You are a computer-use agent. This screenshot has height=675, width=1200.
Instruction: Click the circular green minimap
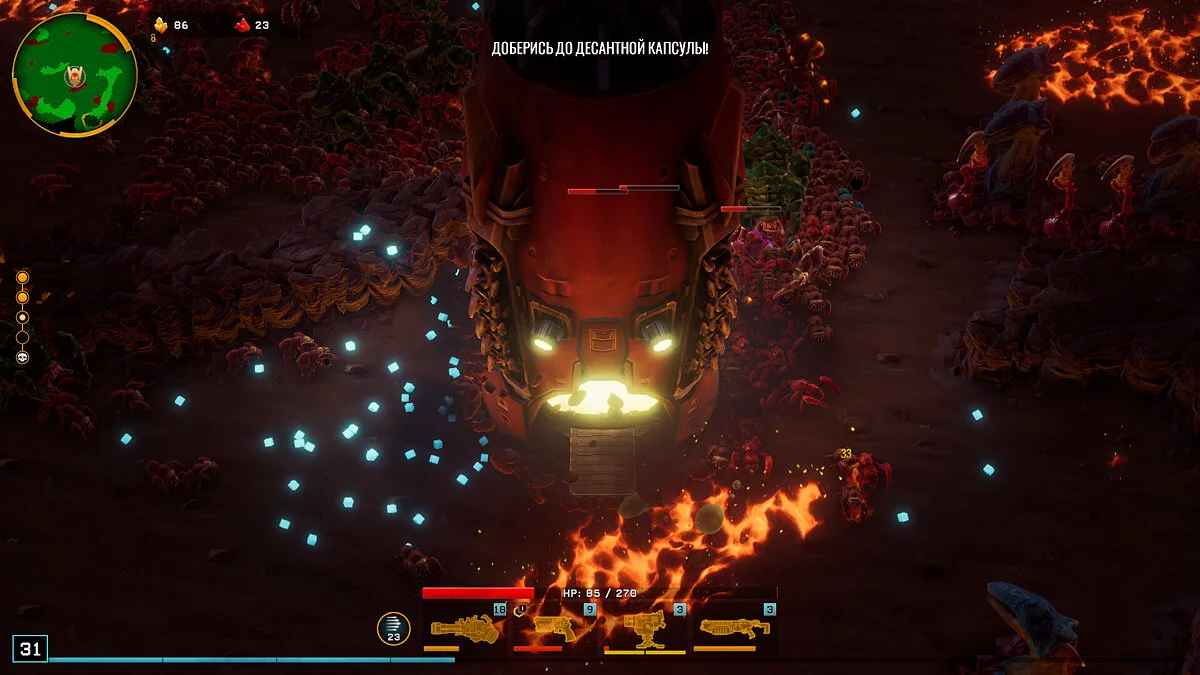75,74
